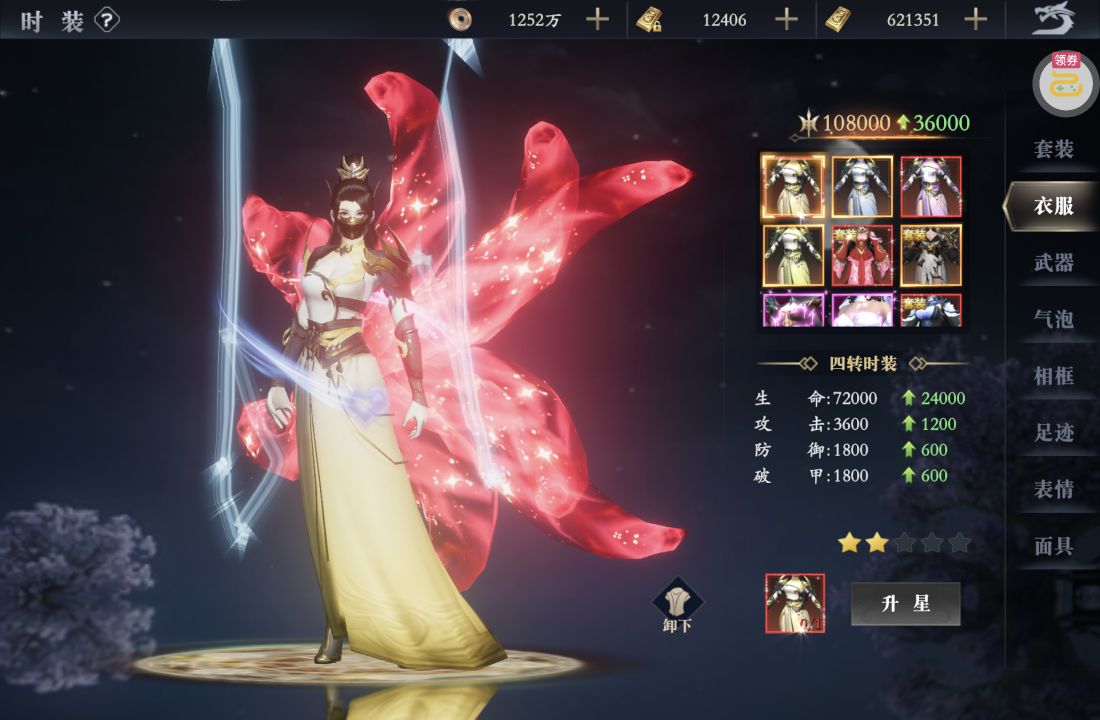
Task: Choose the purple costume with red border
Action: 931,186
